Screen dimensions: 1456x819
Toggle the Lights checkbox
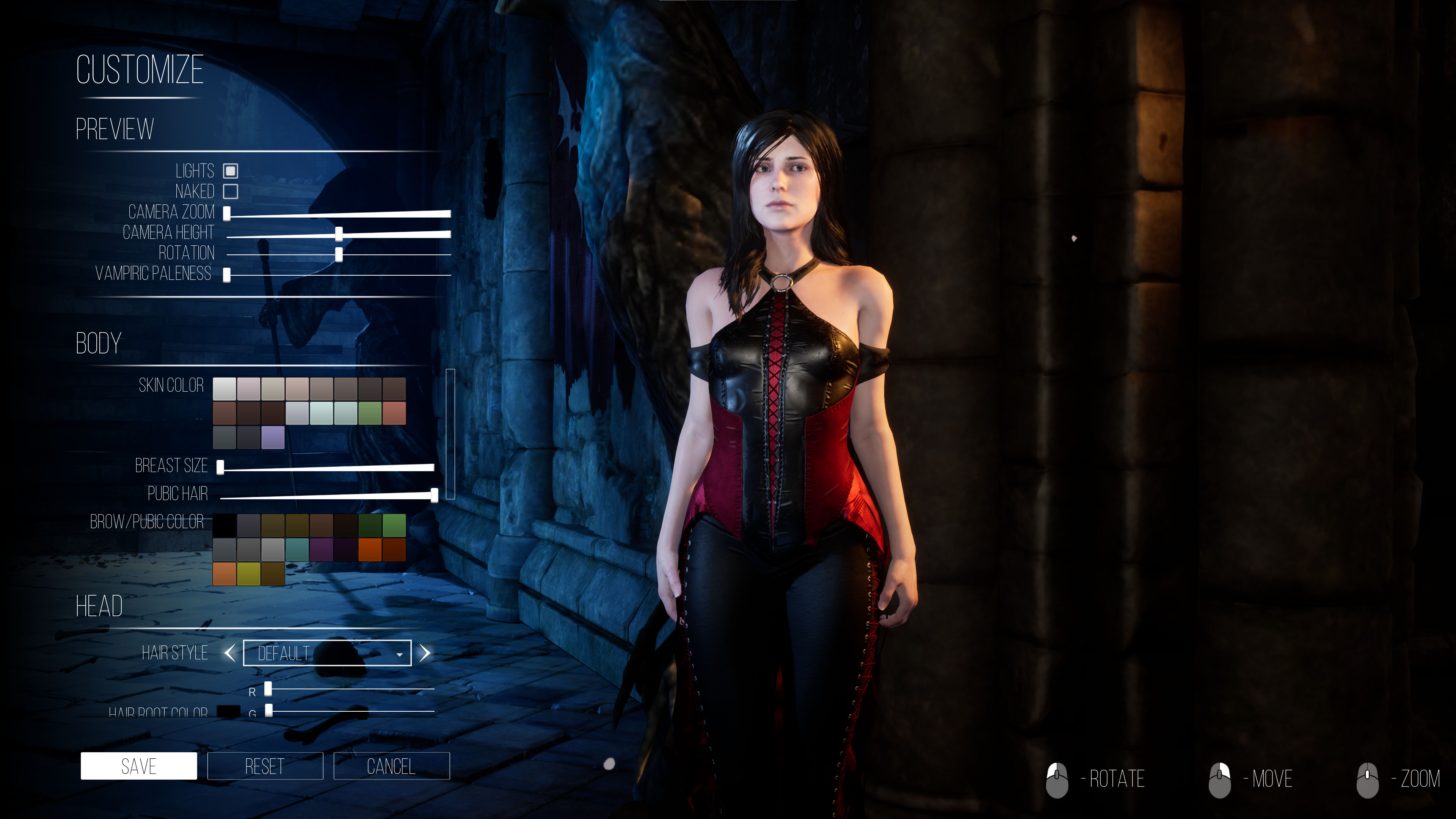coord(231,171)
